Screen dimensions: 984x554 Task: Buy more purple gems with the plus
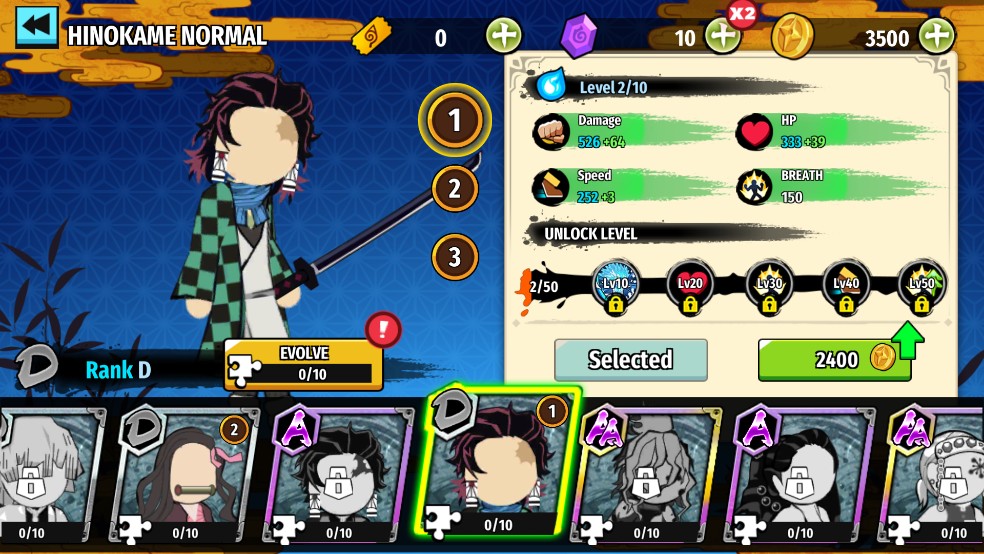(723, 37)
